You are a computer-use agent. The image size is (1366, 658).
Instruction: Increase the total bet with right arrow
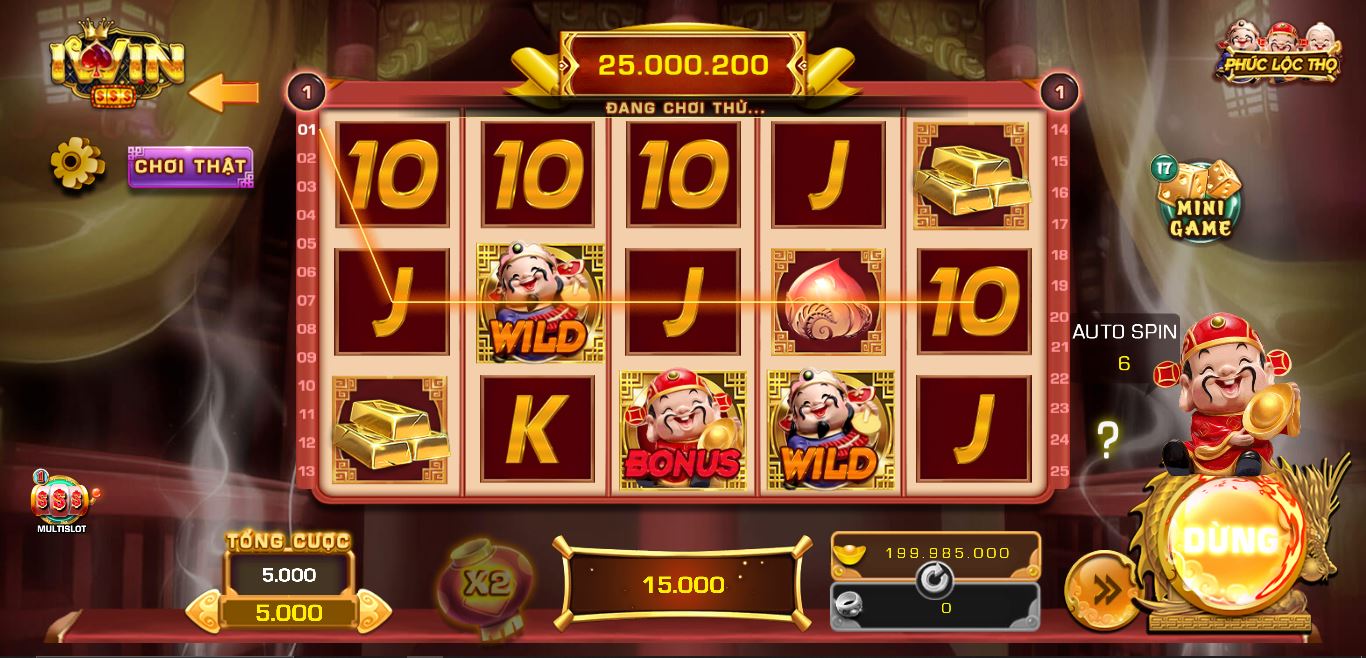tap(373, 611)
